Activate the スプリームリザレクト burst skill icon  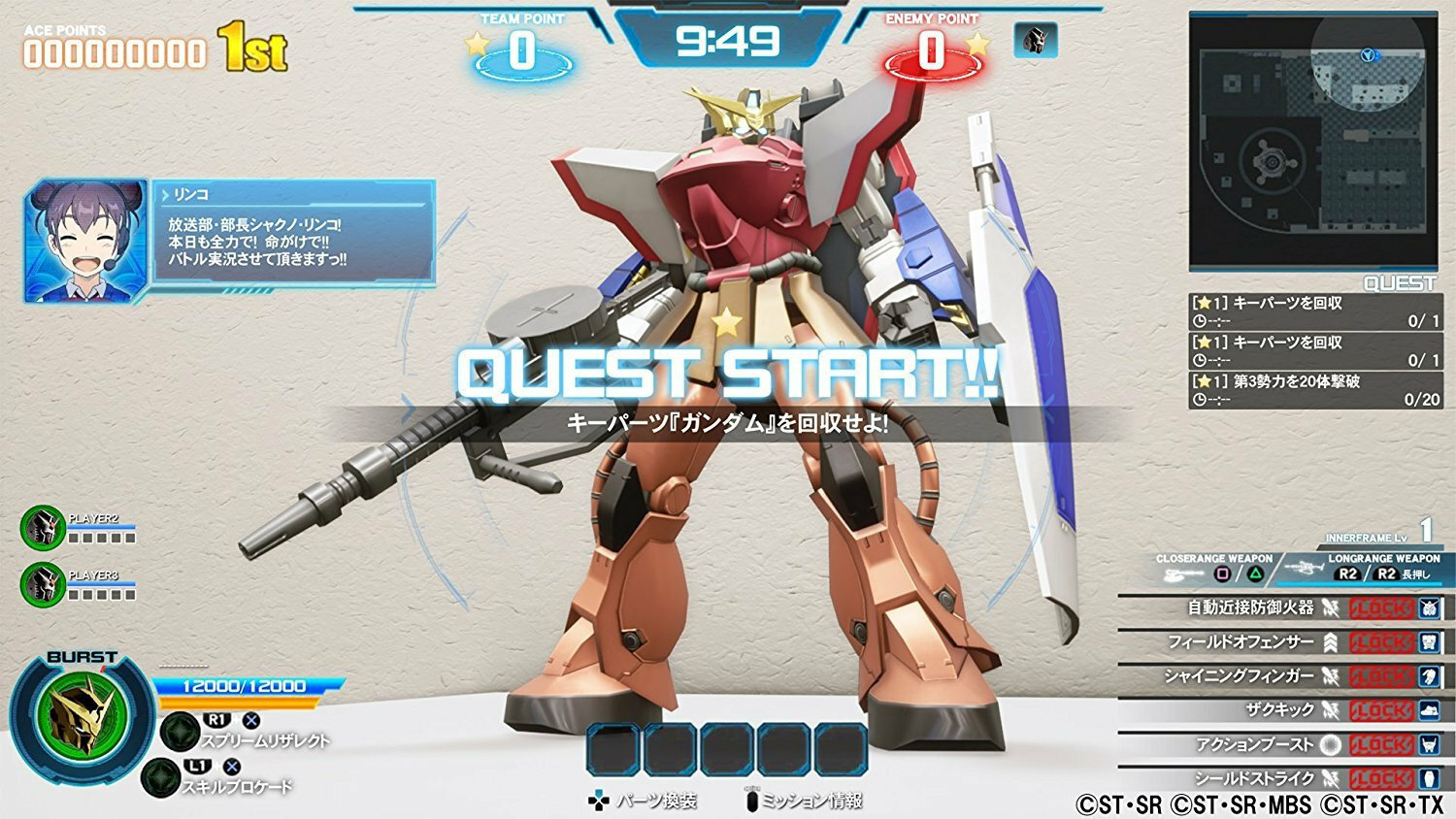click(x=180, y=732)
